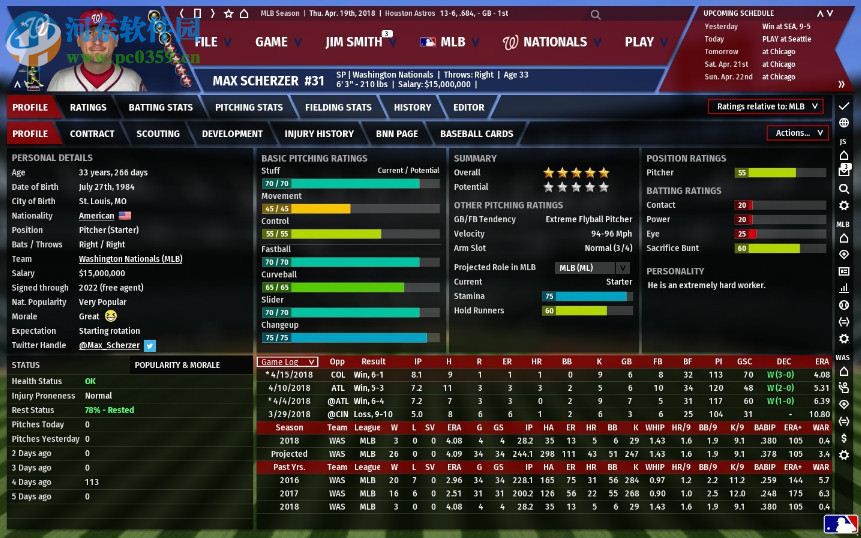This screenshot has height=538, width=861.
Task: Open the History tab
Action: [x=412, y=107]
